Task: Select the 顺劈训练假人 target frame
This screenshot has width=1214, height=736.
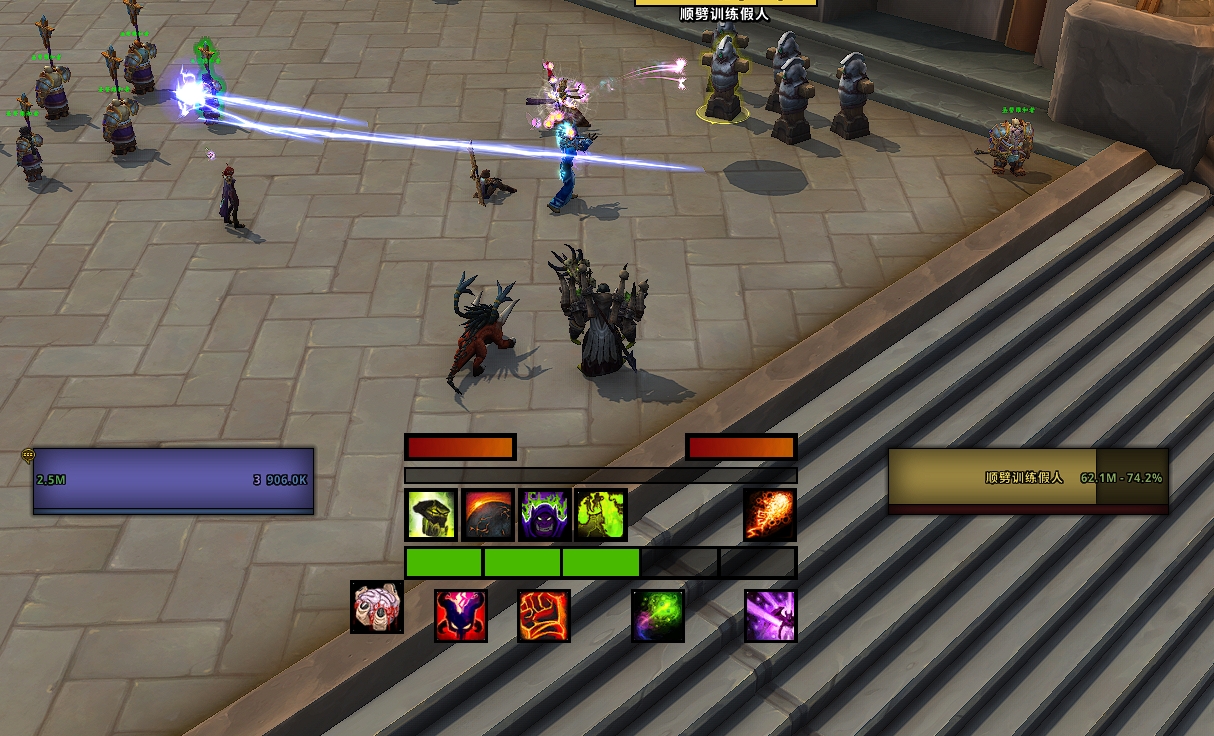Action: pos(1028,481)
